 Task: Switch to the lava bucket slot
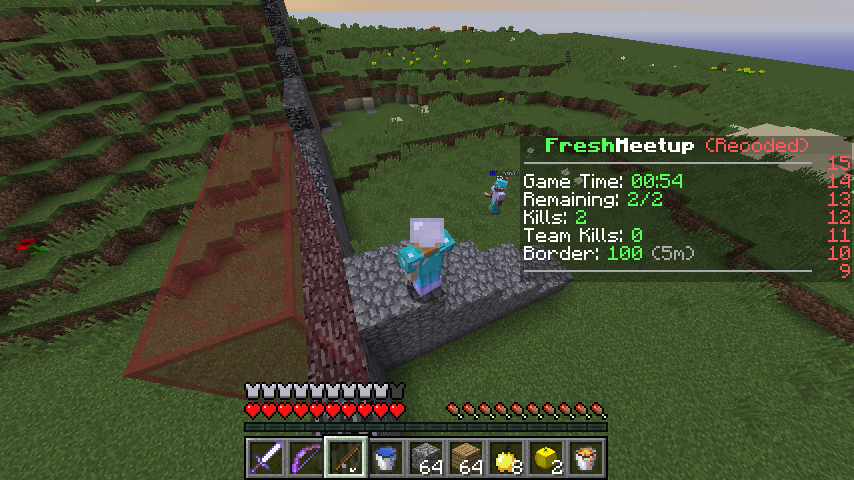pos(586,459)
